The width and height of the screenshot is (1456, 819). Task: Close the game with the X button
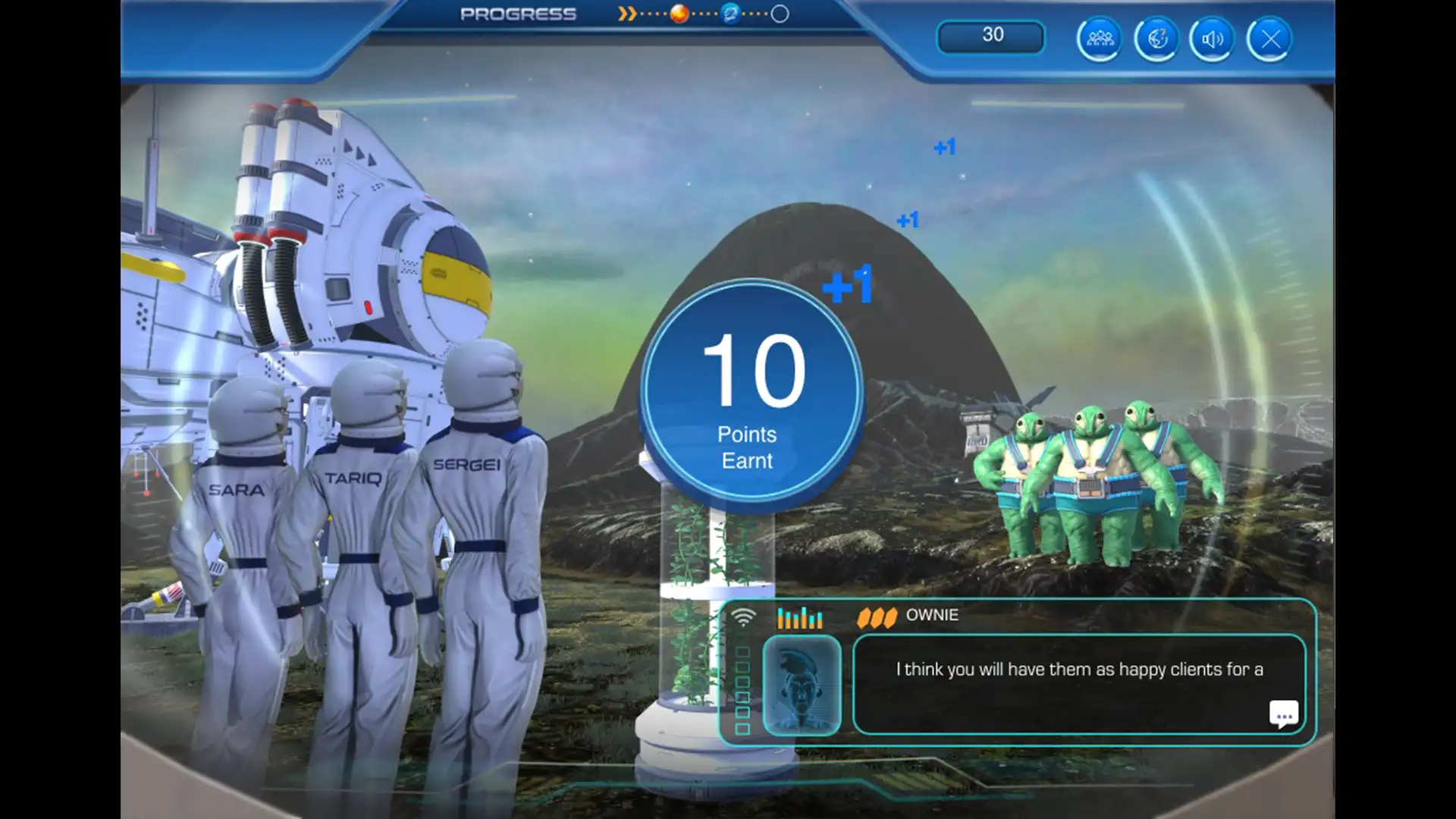click(1270, 39)
